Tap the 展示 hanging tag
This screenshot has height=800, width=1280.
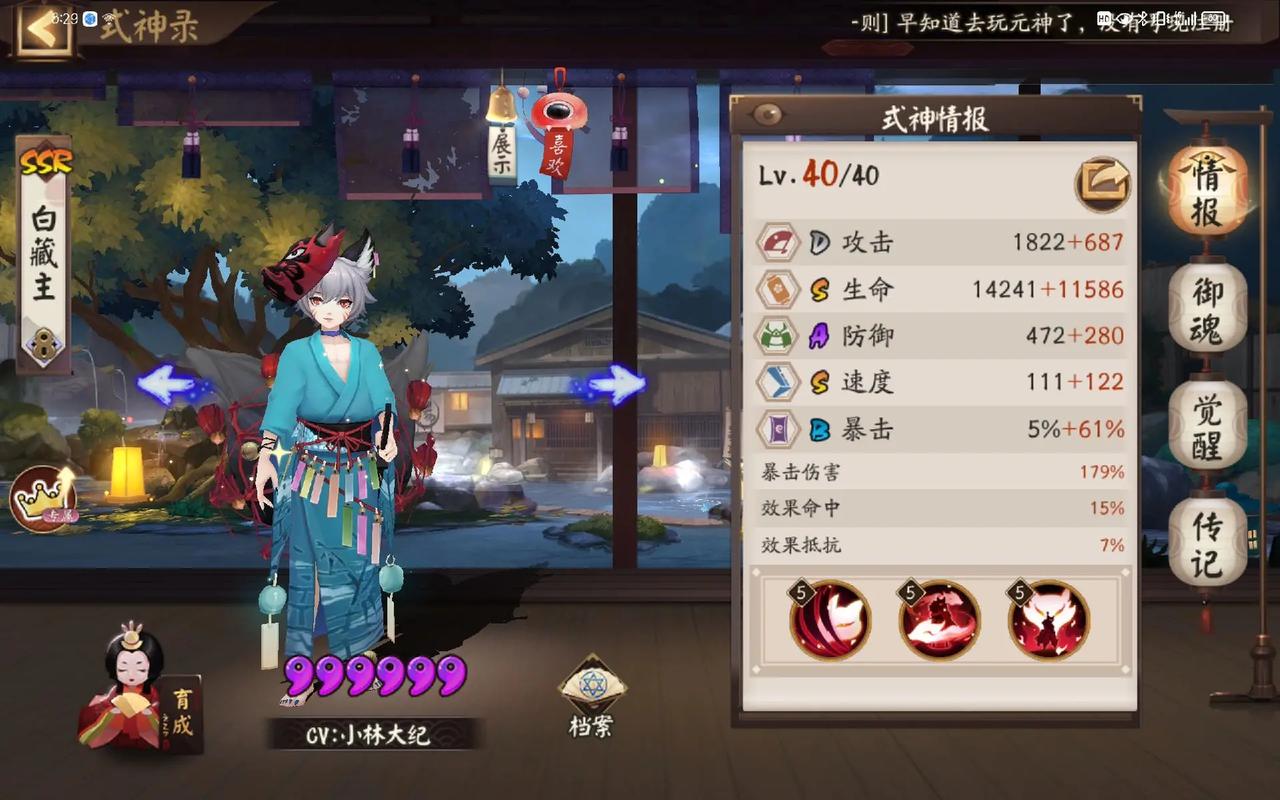tap(502, 152)
